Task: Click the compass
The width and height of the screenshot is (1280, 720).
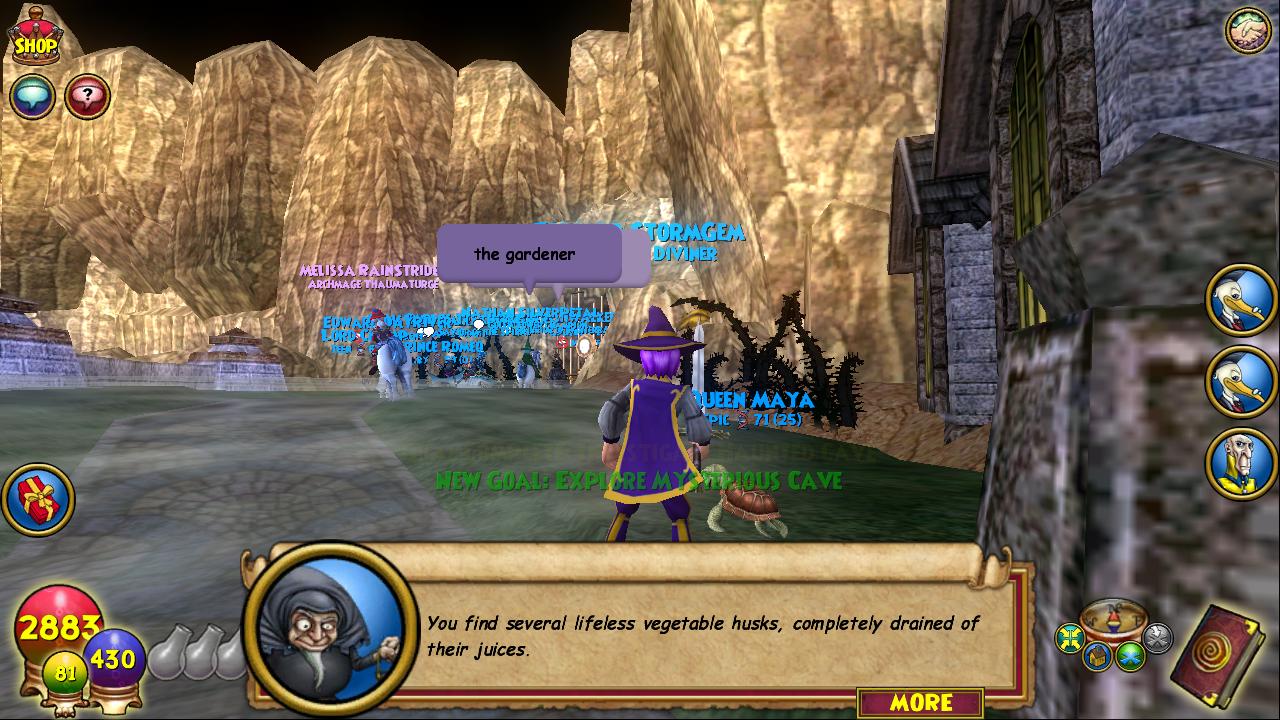Action: tap(1113, 617)
